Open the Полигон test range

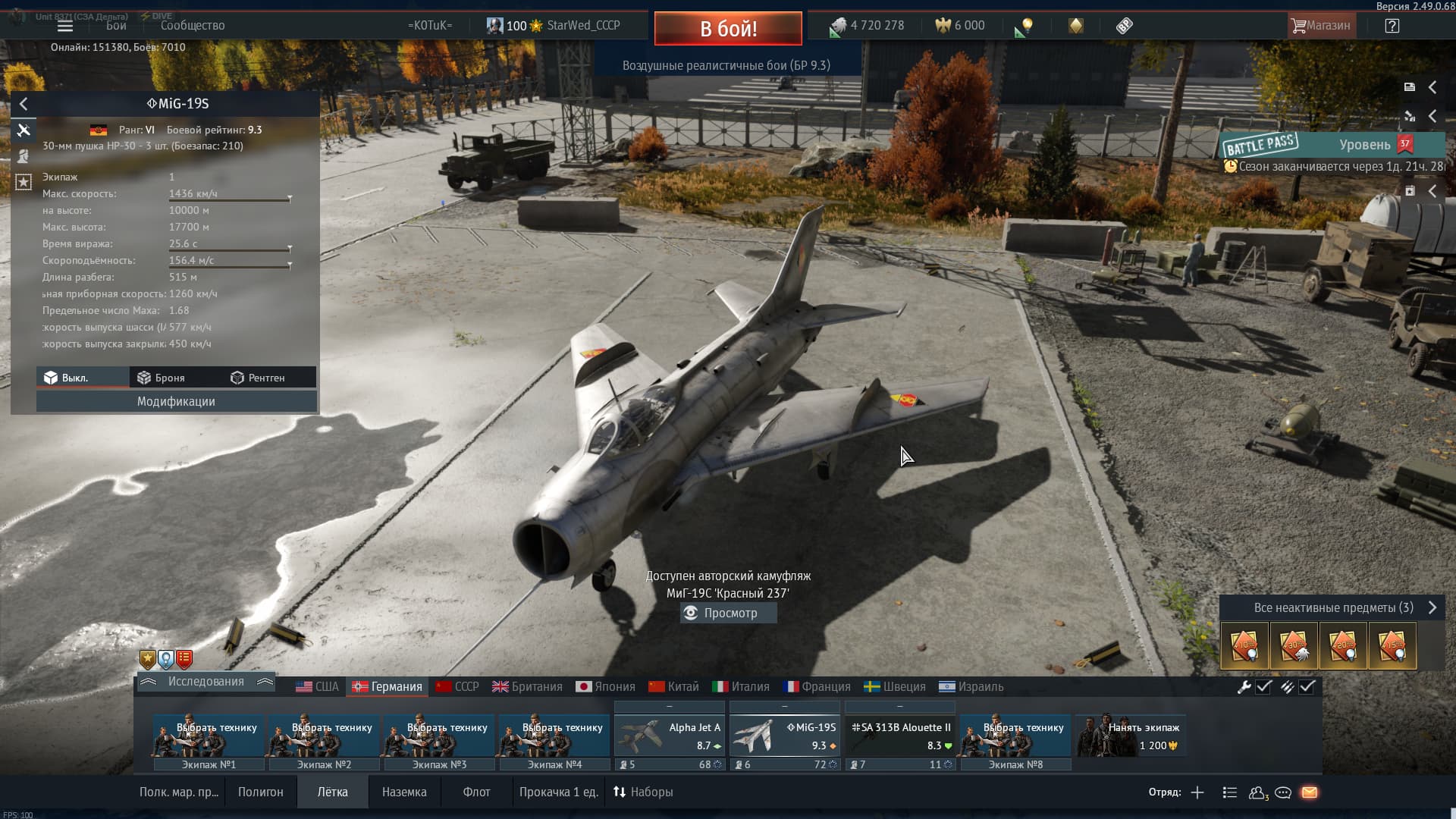click(x=260, y=792)
